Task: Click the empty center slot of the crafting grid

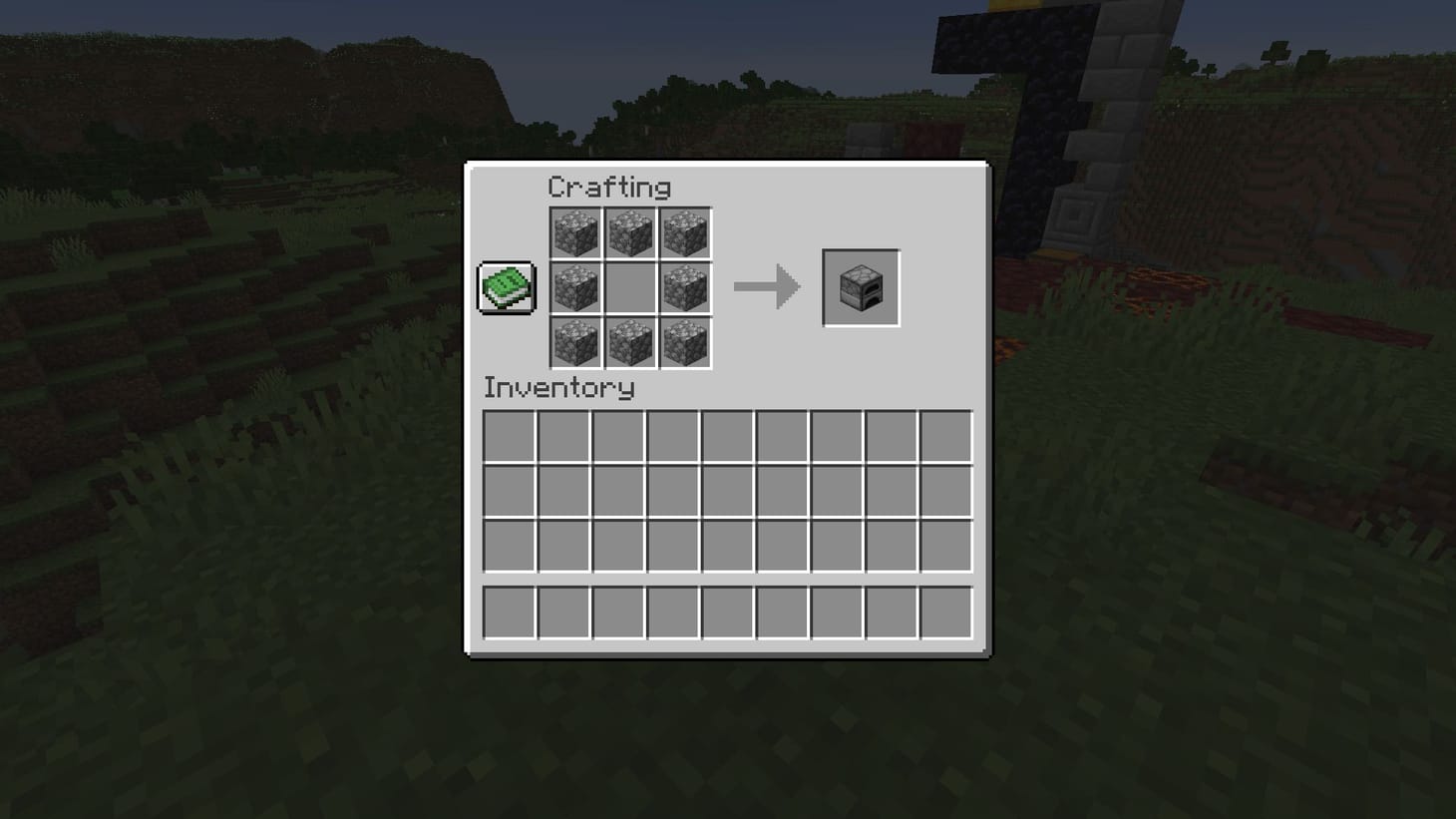Action: coord(630,288)
